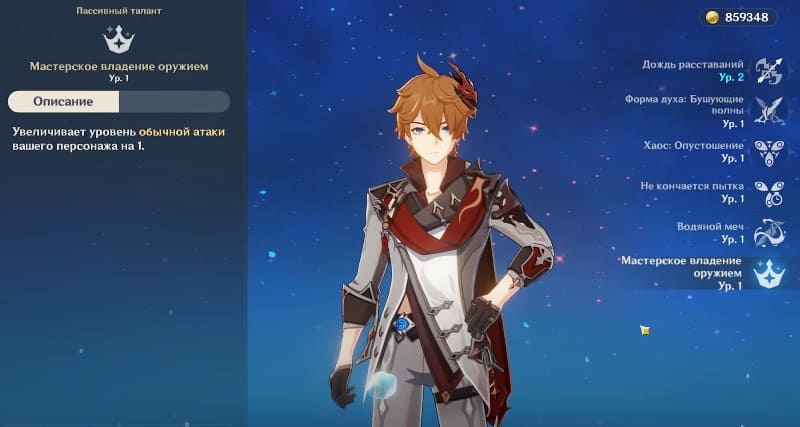Select the Не кончается пытка talent
This screenshot has height=427, width=800.
(768, 192)
